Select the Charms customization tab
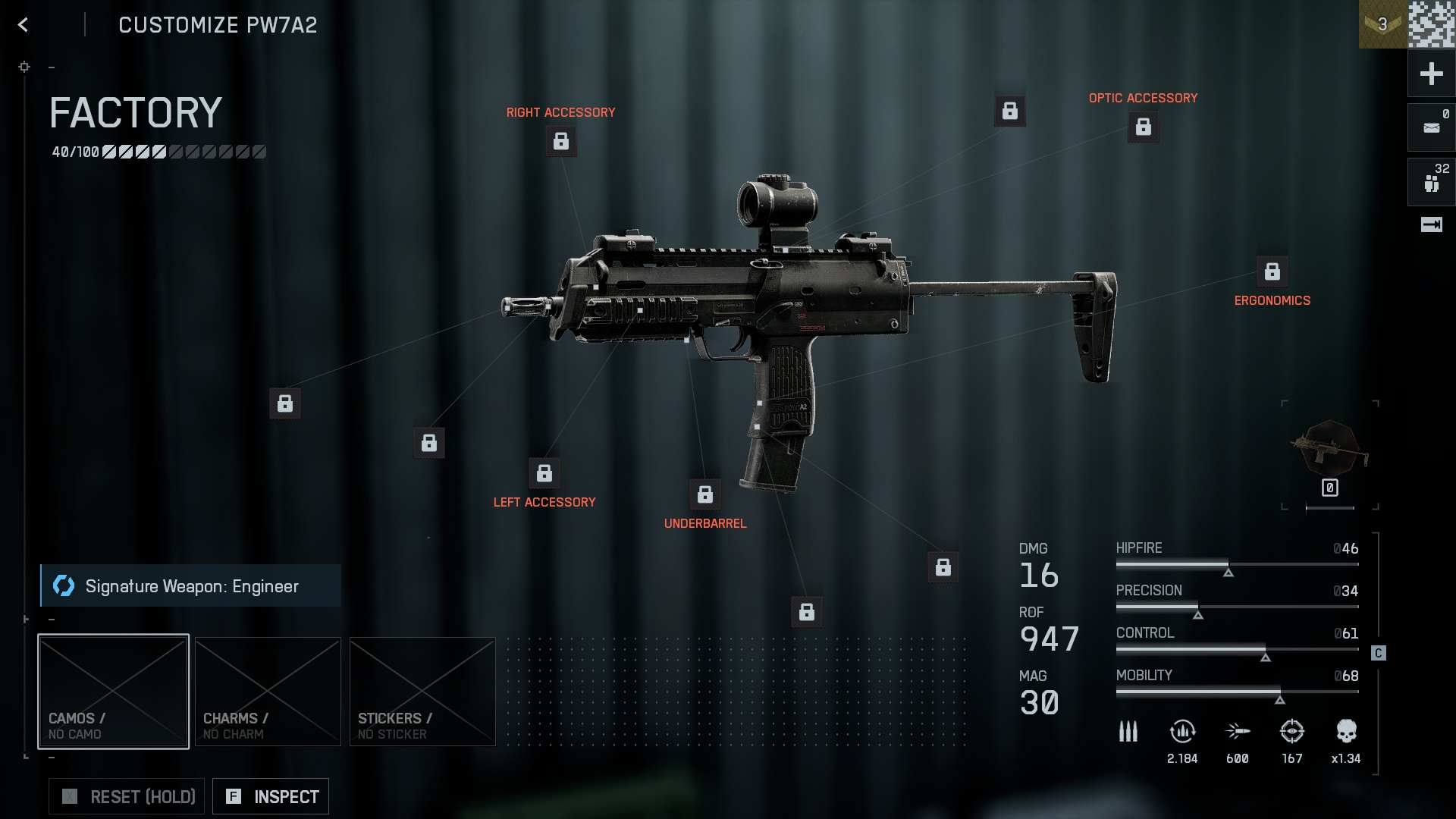This screenshot has height=819, width=1456. tap(268, 691)
